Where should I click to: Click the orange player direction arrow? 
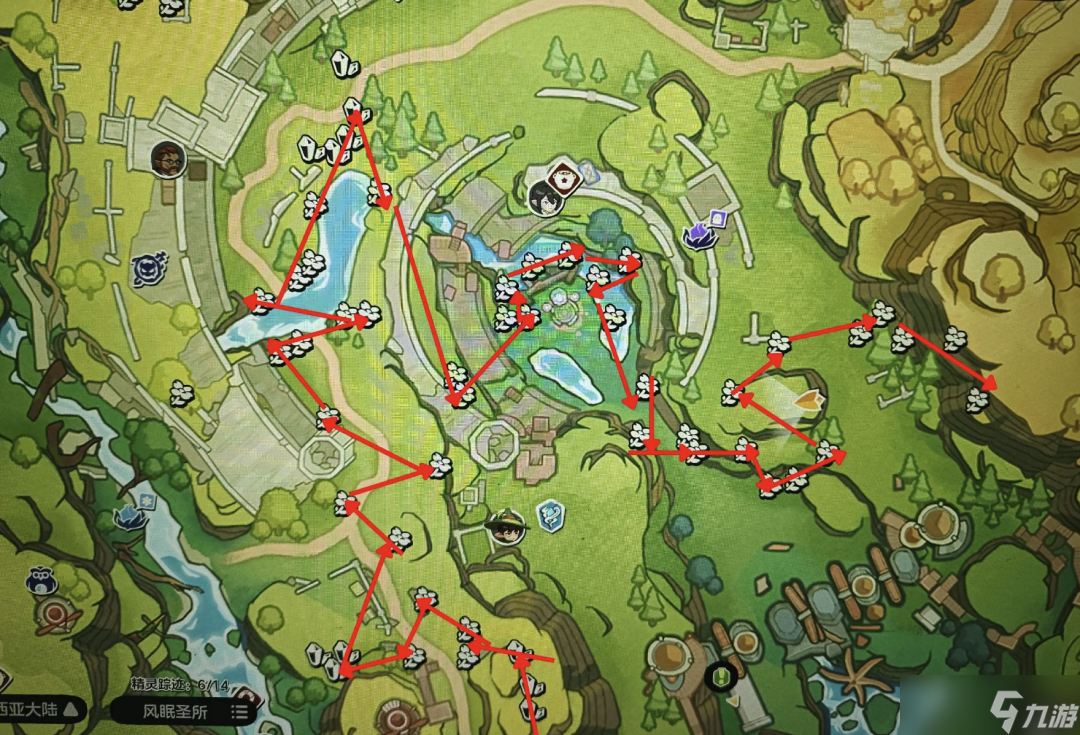coord(808,400)
